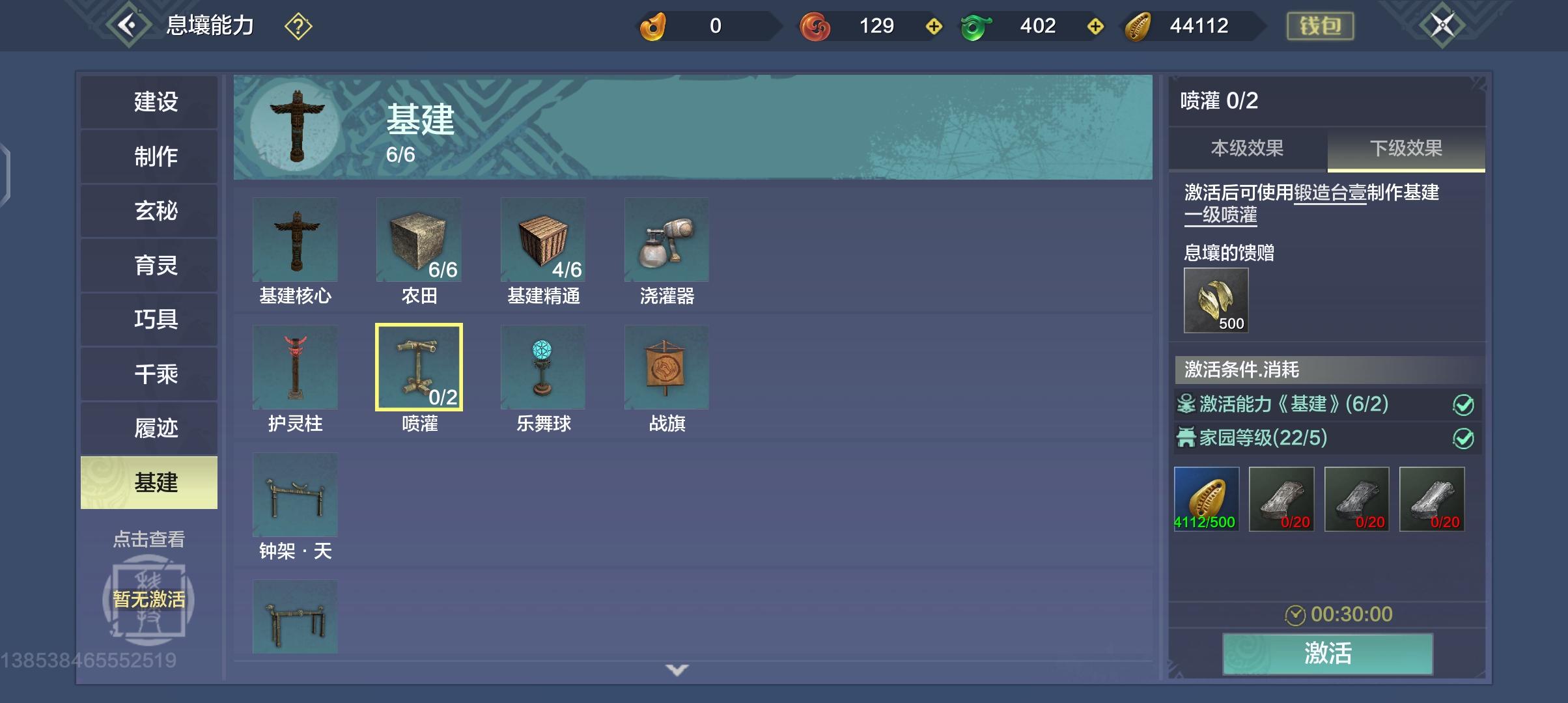
Task: Open the 基建核心 totem ability
Action: [294, 240]
